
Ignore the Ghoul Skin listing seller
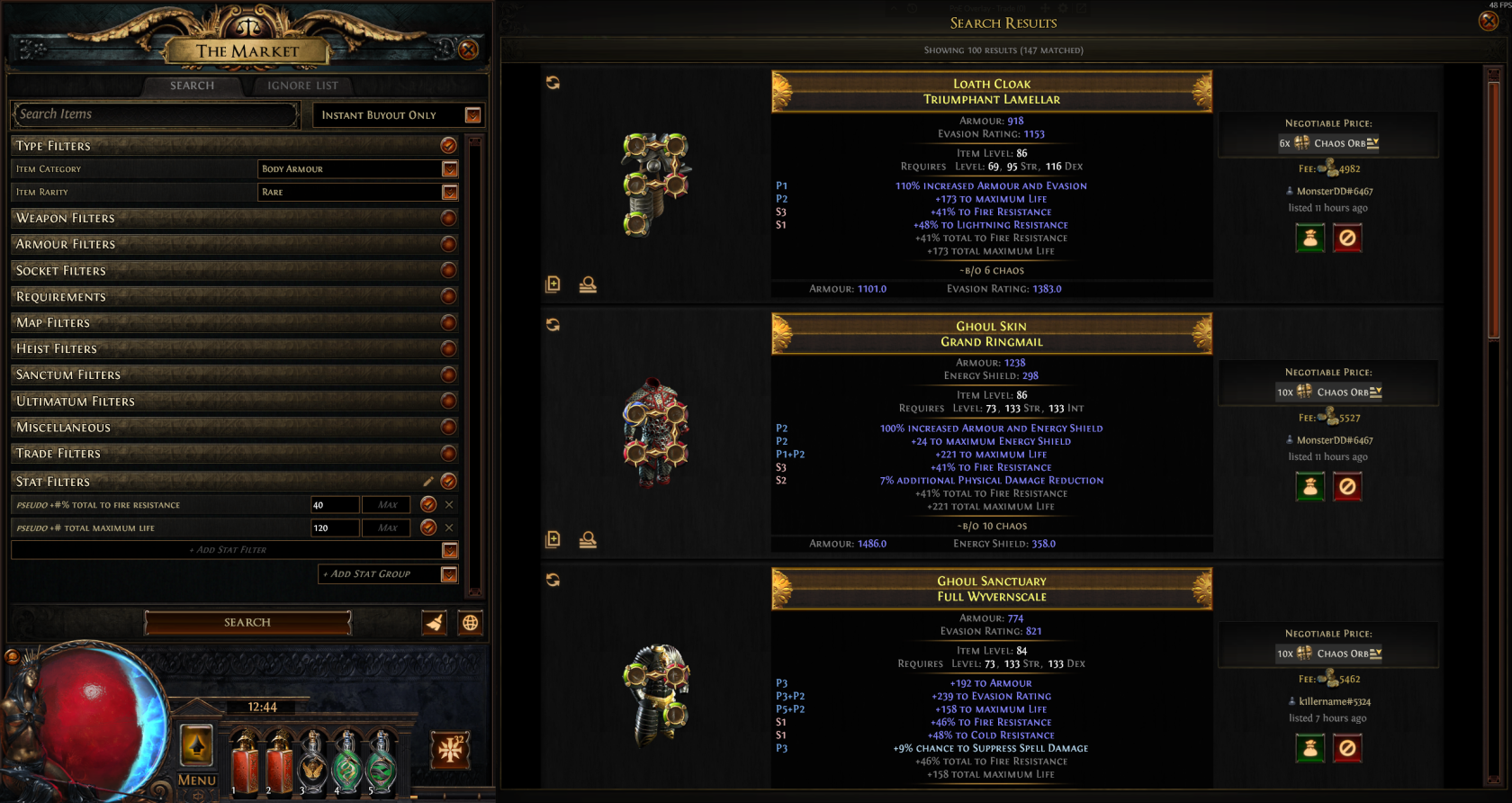[1347, 487]
